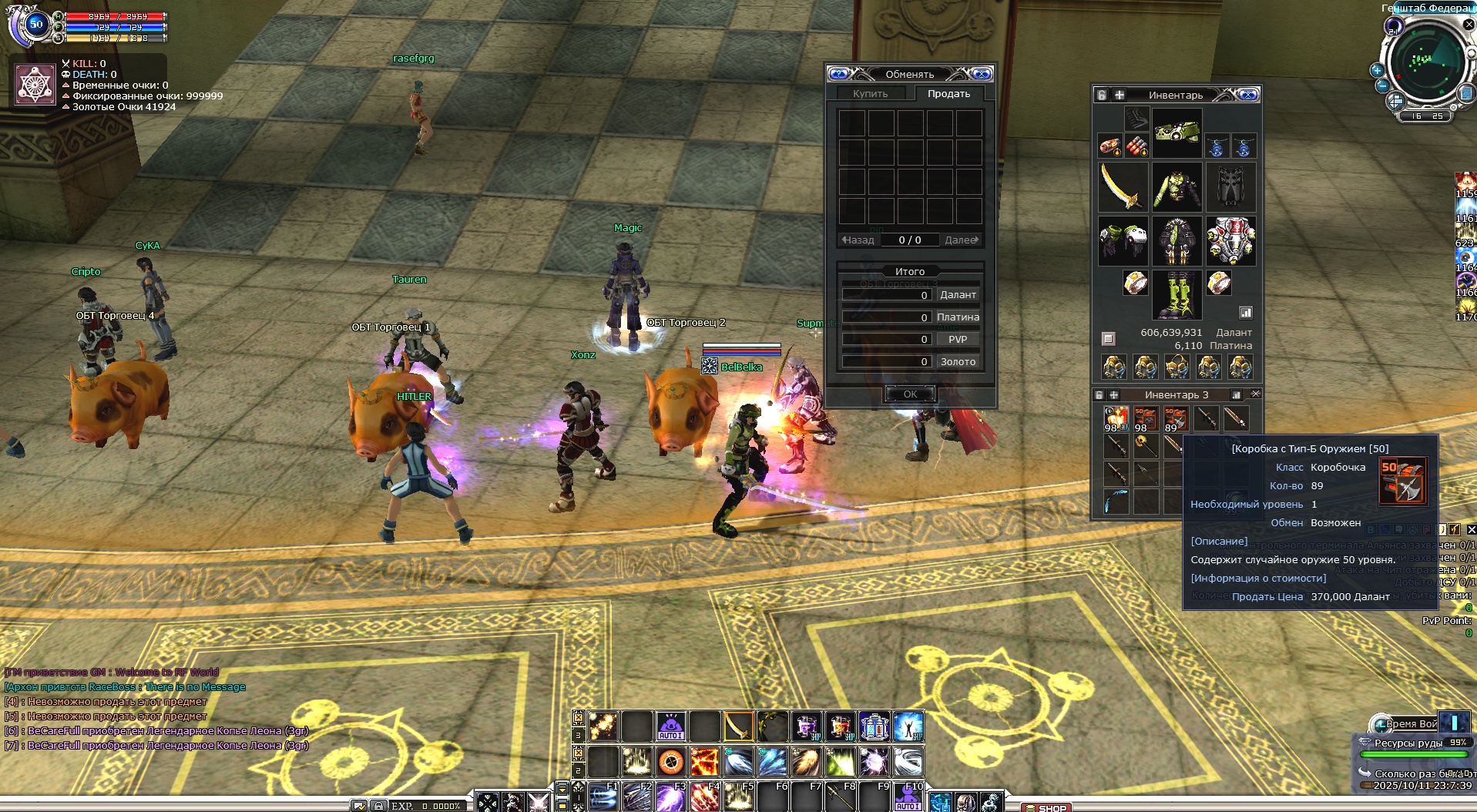Click the circular radar minimap
This screenshot has width=1477, height=812.
(x=1425, y=60)
